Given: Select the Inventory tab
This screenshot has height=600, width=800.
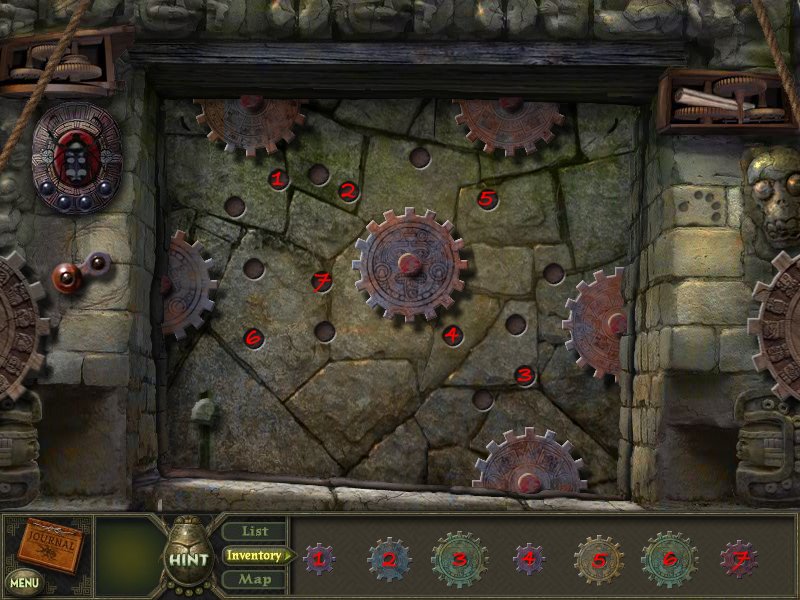Looking at the screenshot, I should tap(253, 555).
